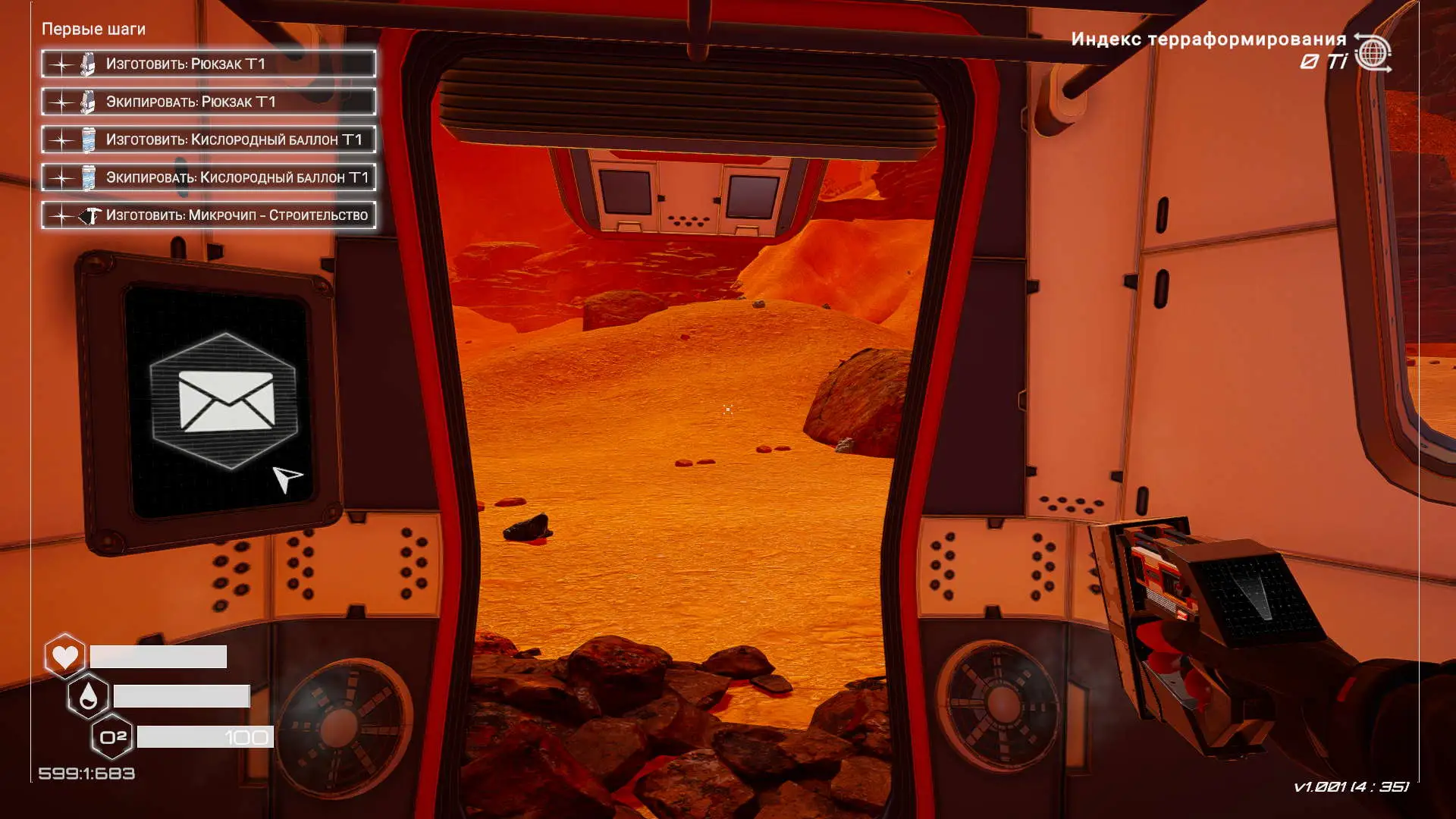The height and width of the screenshot is (819, 1456).
Task: Choose objective 'Экипировать: Кислородный баллон T1'
Action: tap(209, 177)
